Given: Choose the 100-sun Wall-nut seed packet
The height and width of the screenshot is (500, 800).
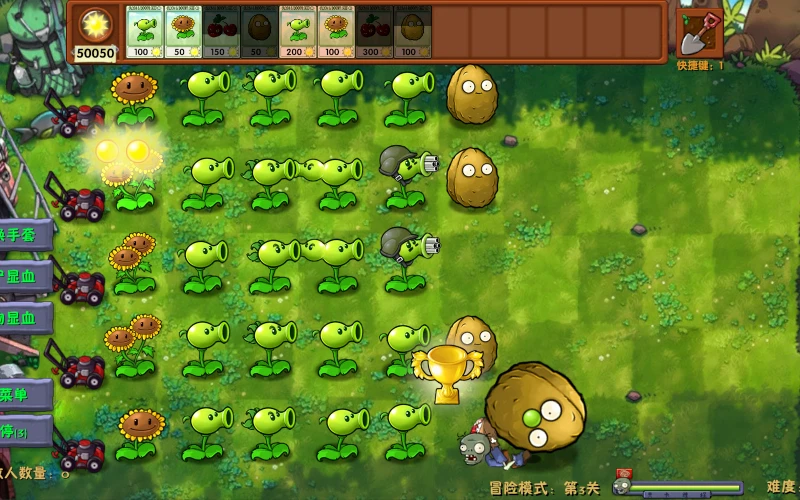Looking at the screenshot, I should [411, 33].
